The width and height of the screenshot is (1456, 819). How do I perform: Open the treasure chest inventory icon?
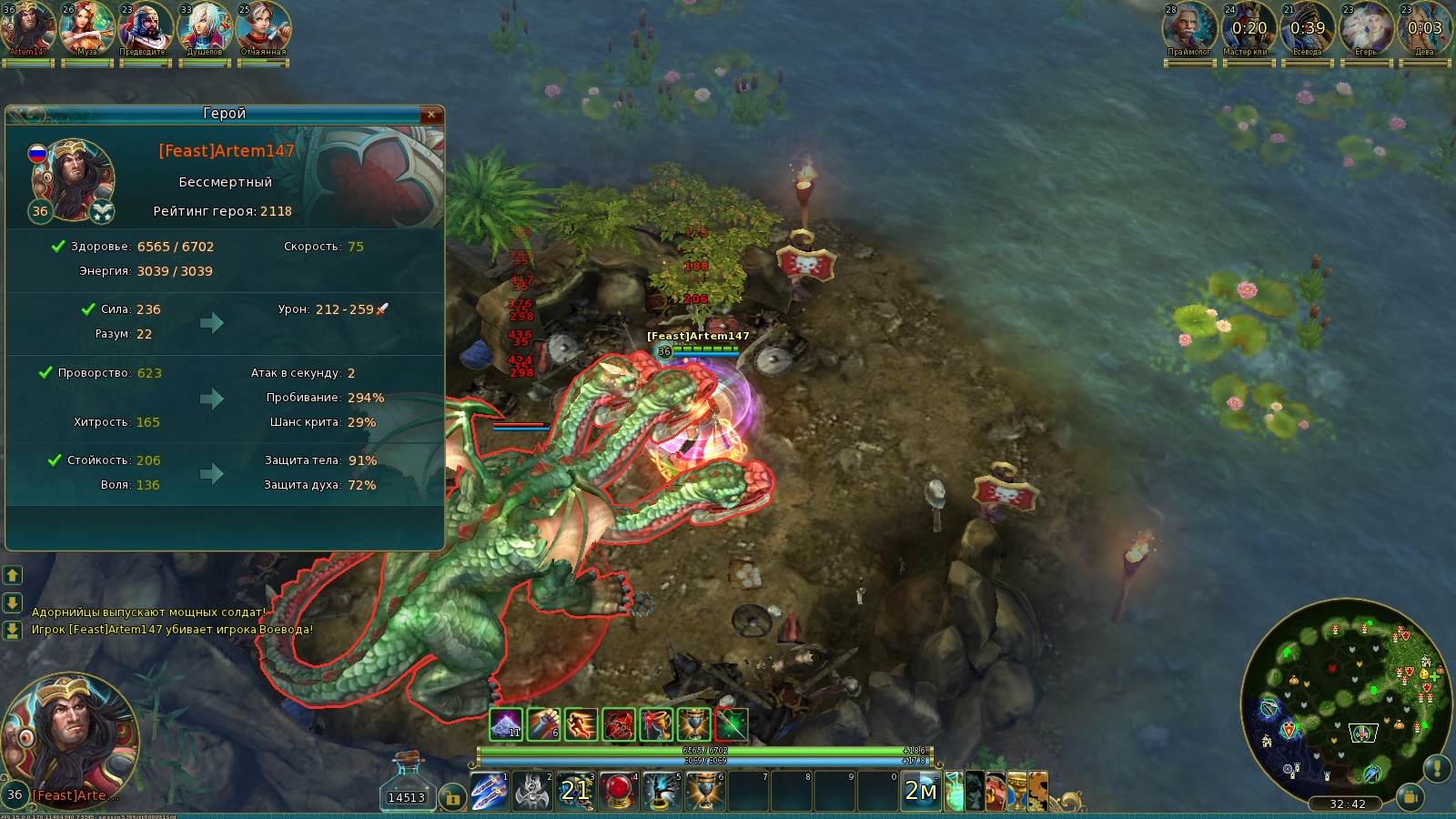pos(997,791)
